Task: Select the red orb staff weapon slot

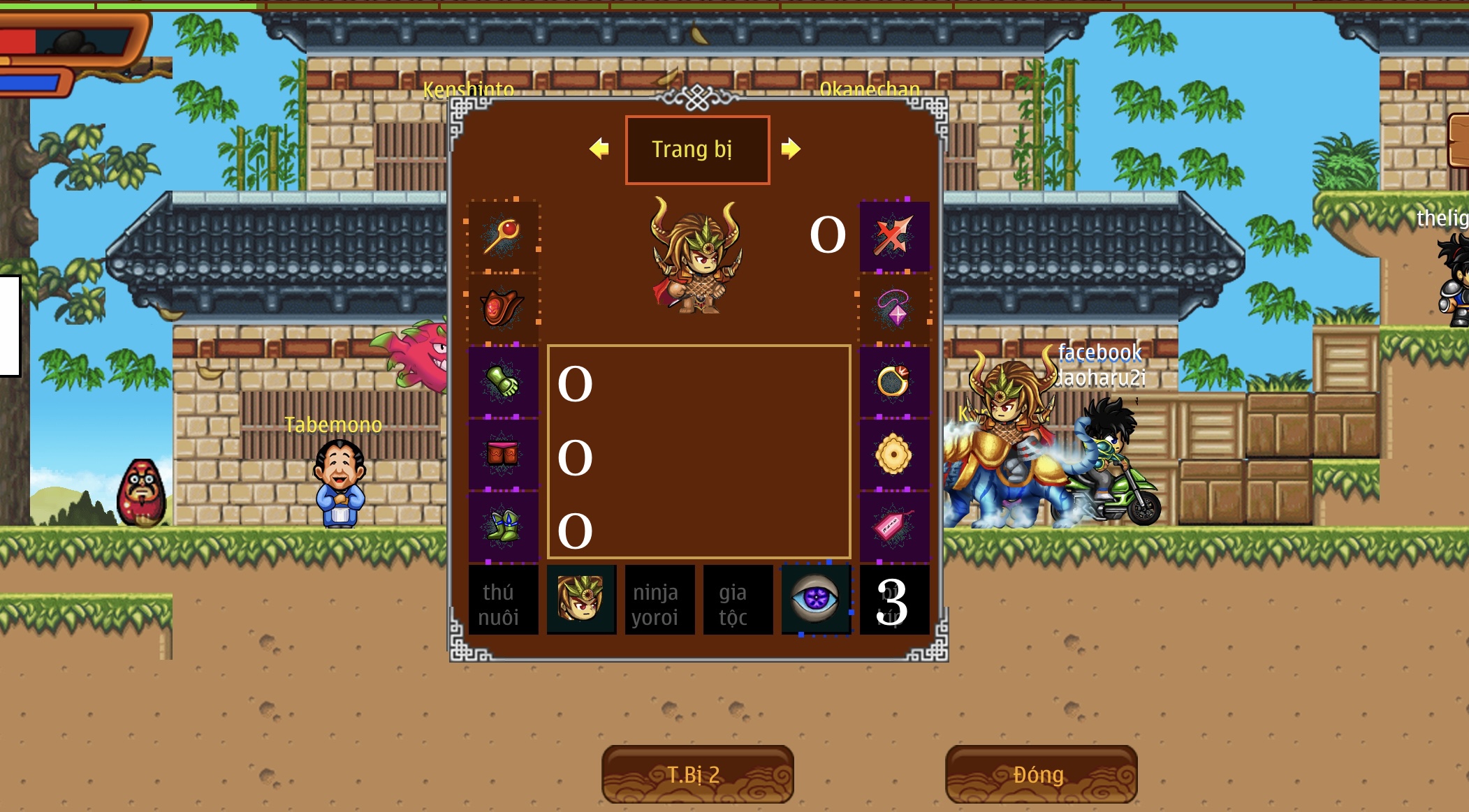Action: (503, 236)
